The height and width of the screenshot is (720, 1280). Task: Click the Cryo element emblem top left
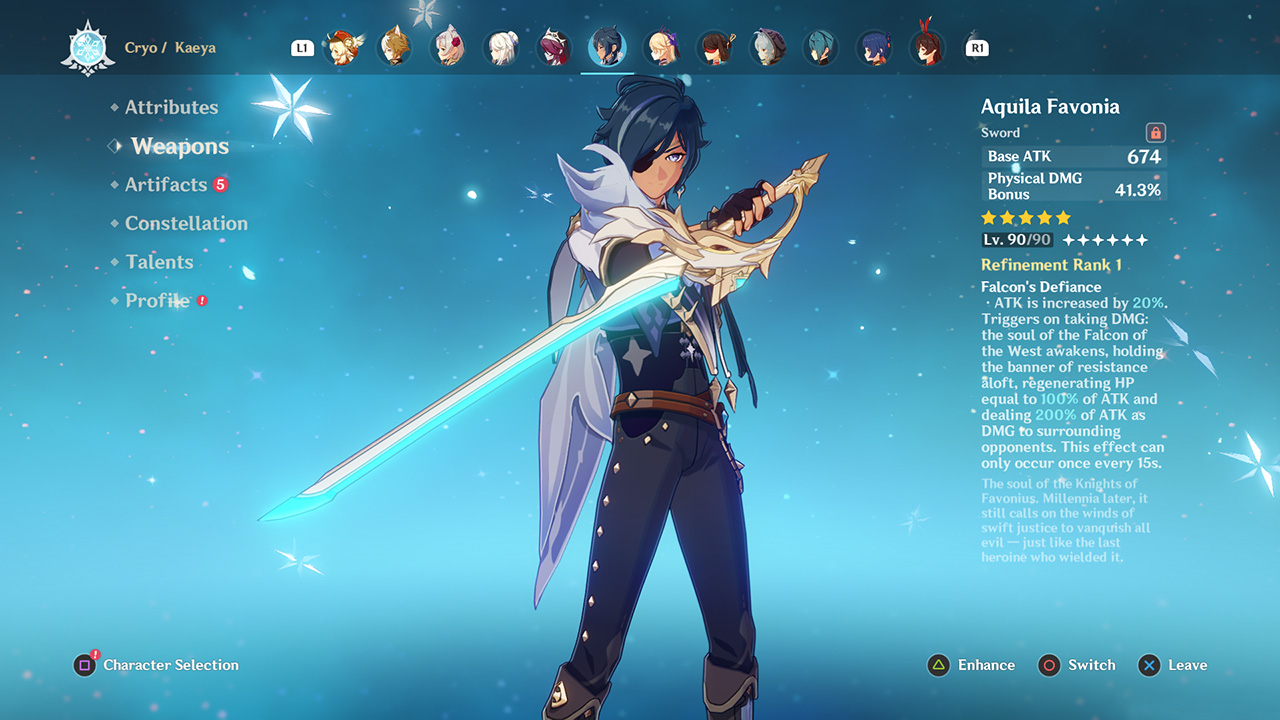[x=88, y=45]
